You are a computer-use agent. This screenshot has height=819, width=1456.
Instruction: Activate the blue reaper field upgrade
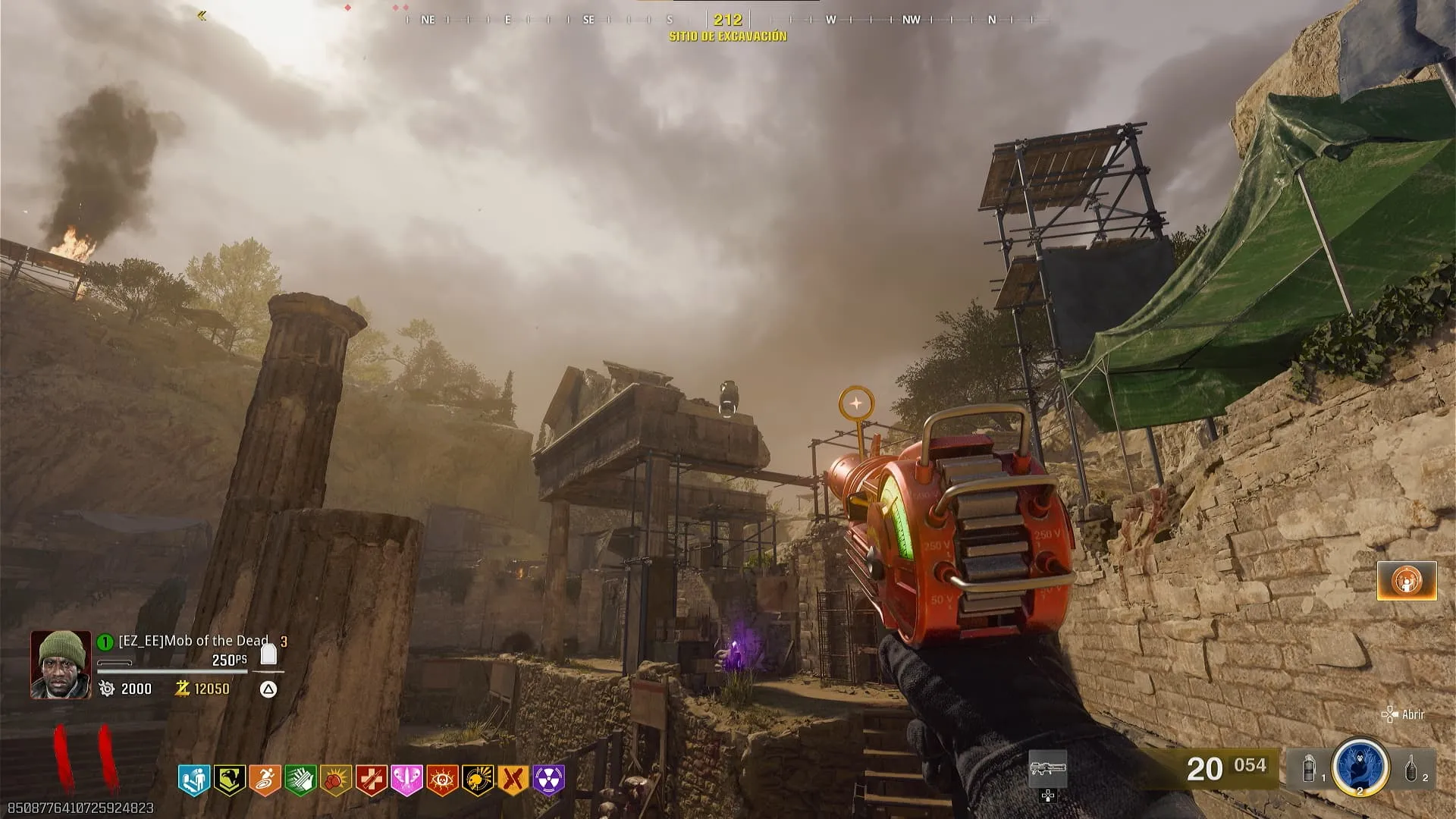click(1360, 767)
